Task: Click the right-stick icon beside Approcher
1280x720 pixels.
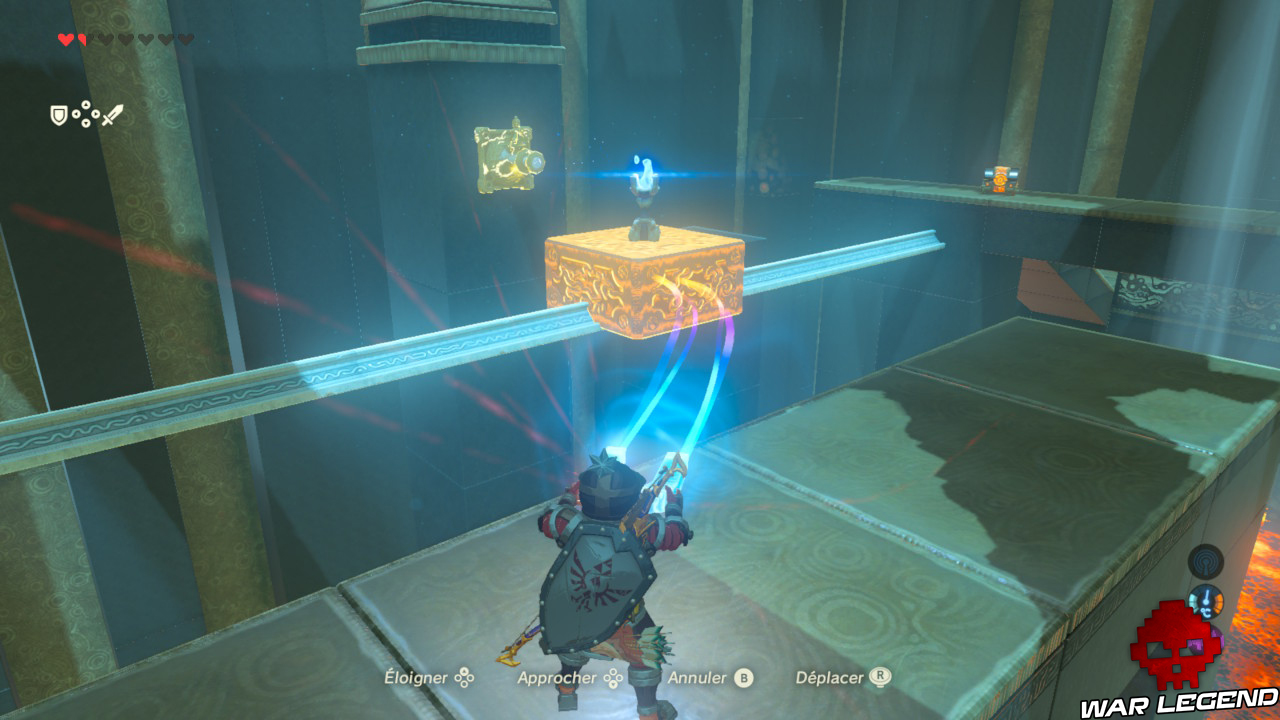Action: click(613, 677)
